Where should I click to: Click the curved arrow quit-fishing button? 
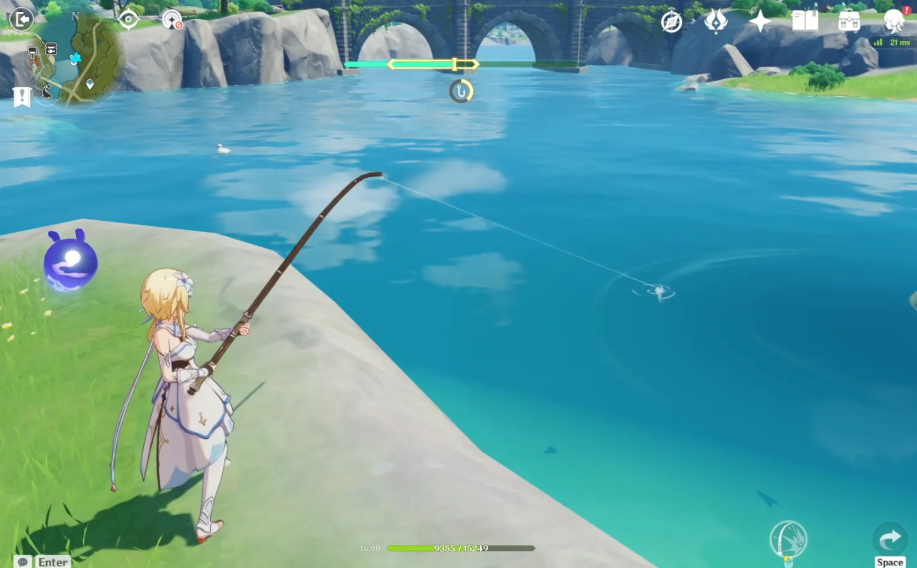point(889,539)
